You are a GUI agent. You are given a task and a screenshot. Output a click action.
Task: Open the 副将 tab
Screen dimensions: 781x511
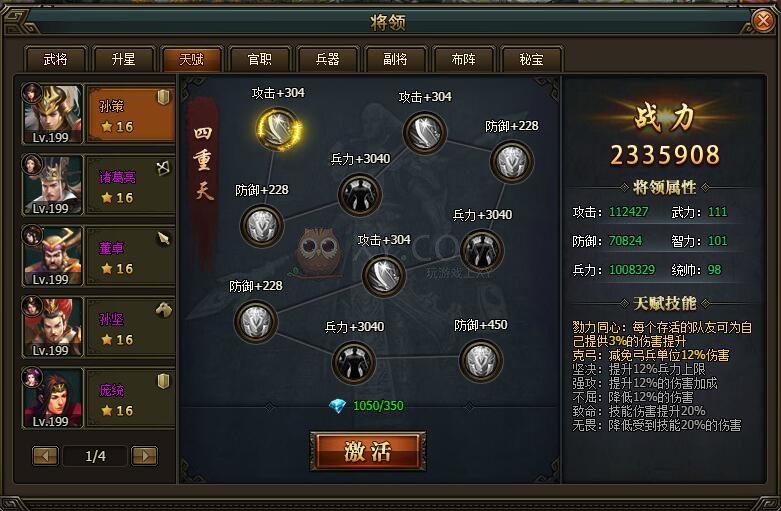coord(395,59)
